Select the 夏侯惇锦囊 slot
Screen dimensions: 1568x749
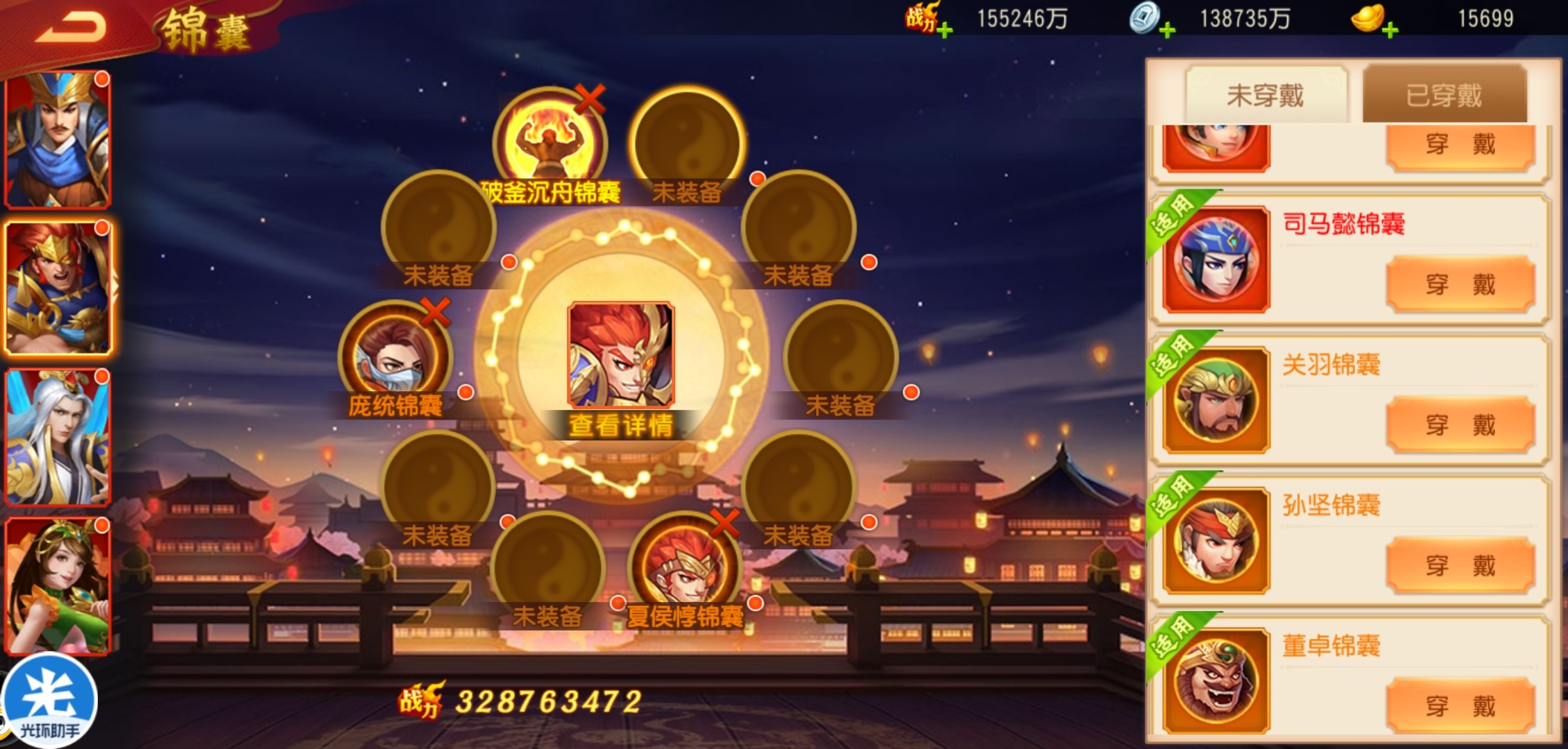[684, 569]
